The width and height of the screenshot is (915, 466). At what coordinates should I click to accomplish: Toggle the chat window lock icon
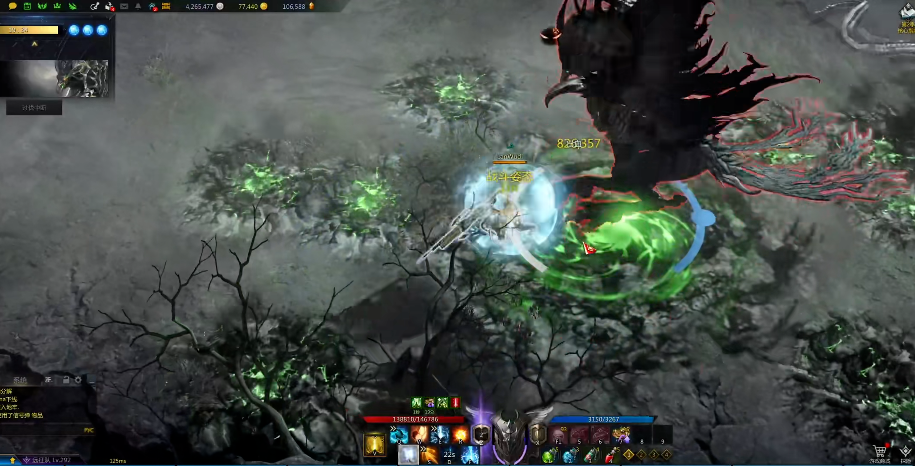tap(65, 380)
